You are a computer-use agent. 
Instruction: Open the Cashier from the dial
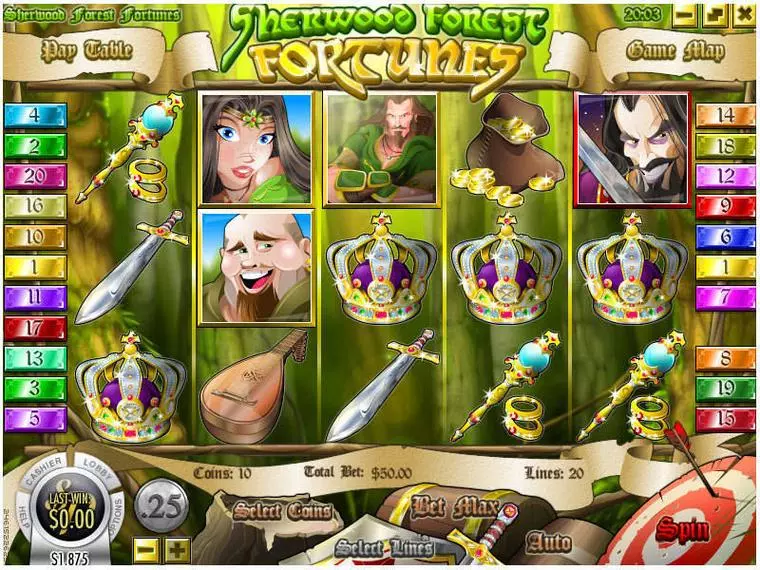[x=45, y=470]
